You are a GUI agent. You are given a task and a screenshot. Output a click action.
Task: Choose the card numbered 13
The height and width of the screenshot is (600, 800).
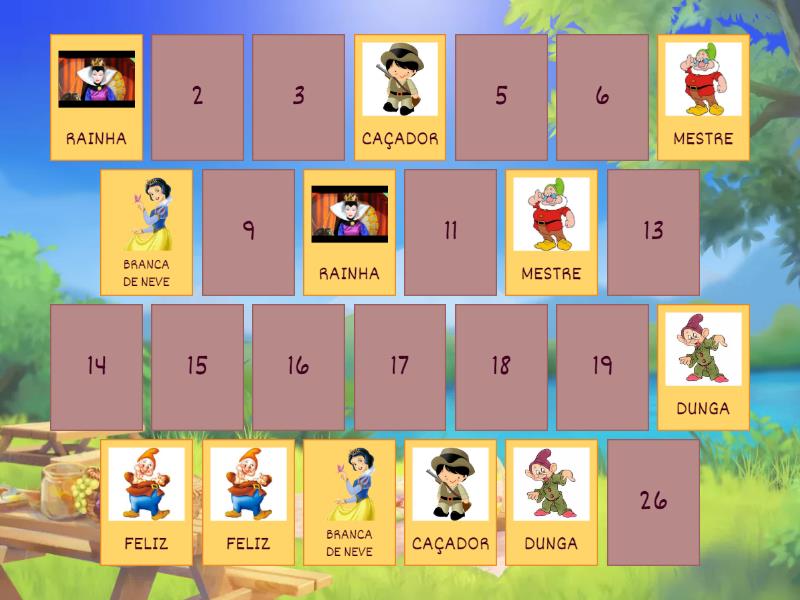[x=653, y=232]
